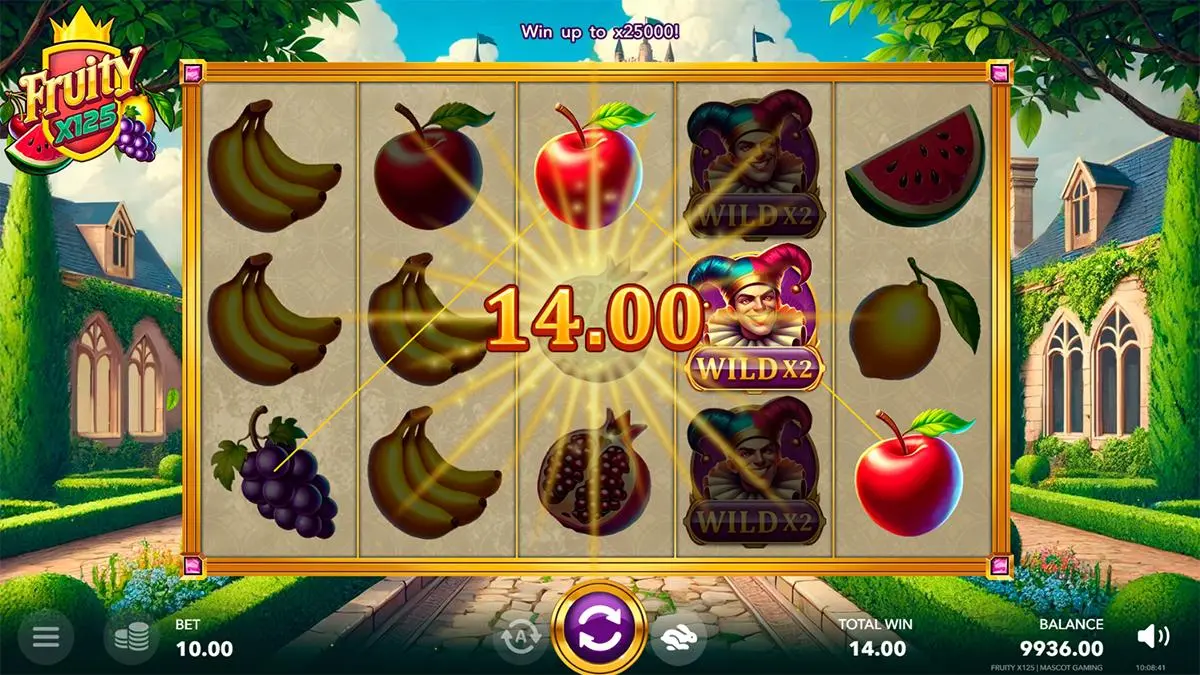Open the hamburger menu

pyautogui.click(x=47, y=637)
